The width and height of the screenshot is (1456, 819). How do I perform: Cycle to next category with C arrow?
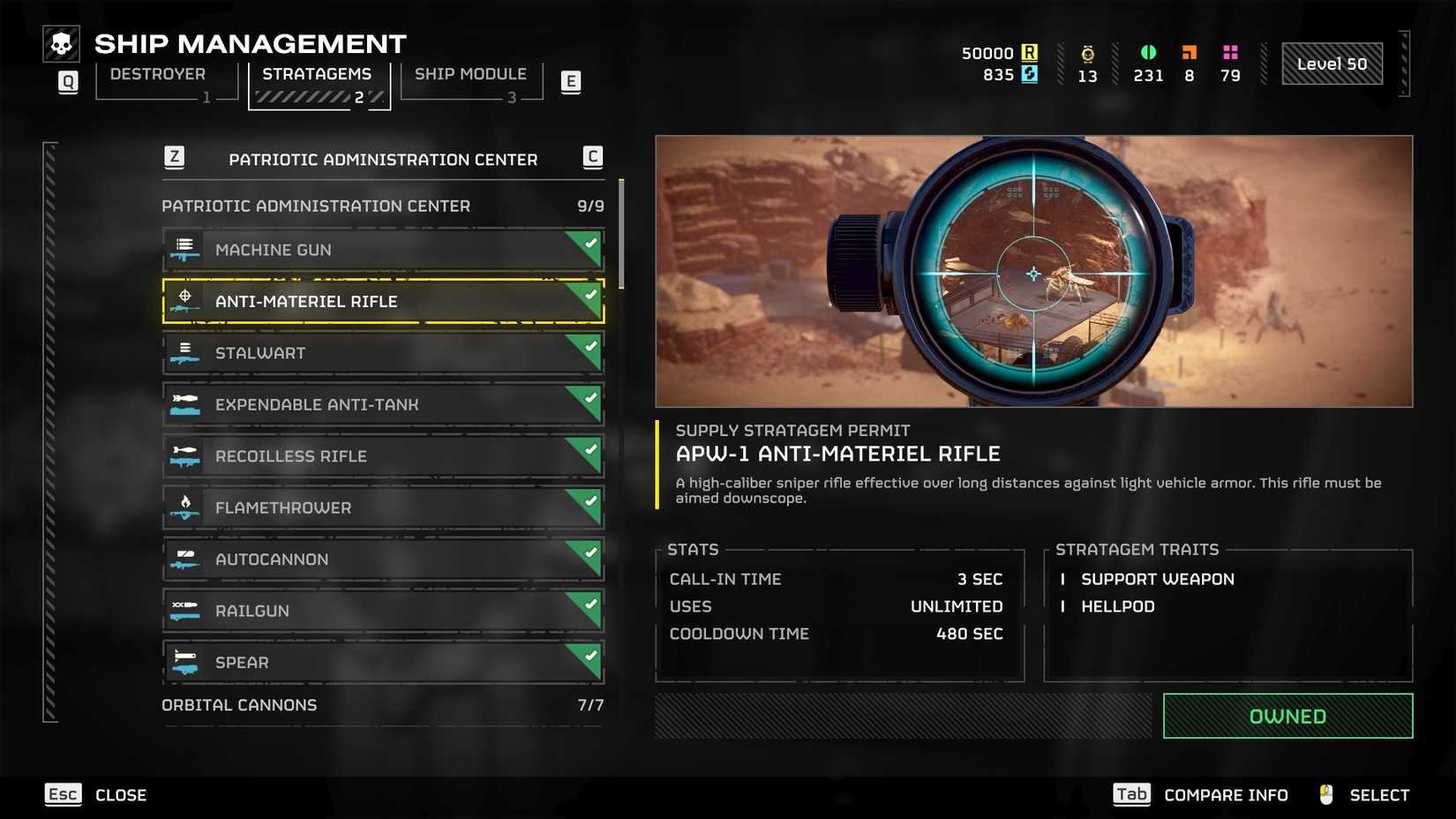pos(592,158)
